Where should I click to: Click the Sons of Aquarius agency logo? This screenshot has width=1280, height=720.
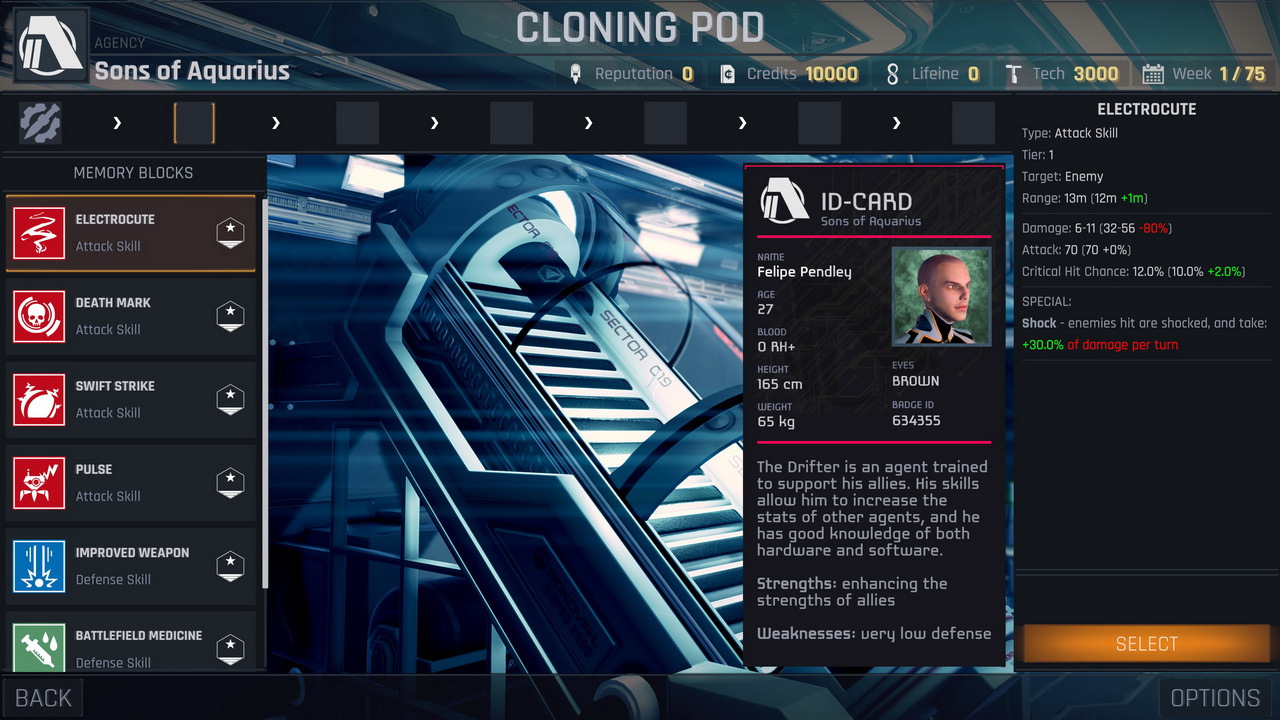point(51,47)
